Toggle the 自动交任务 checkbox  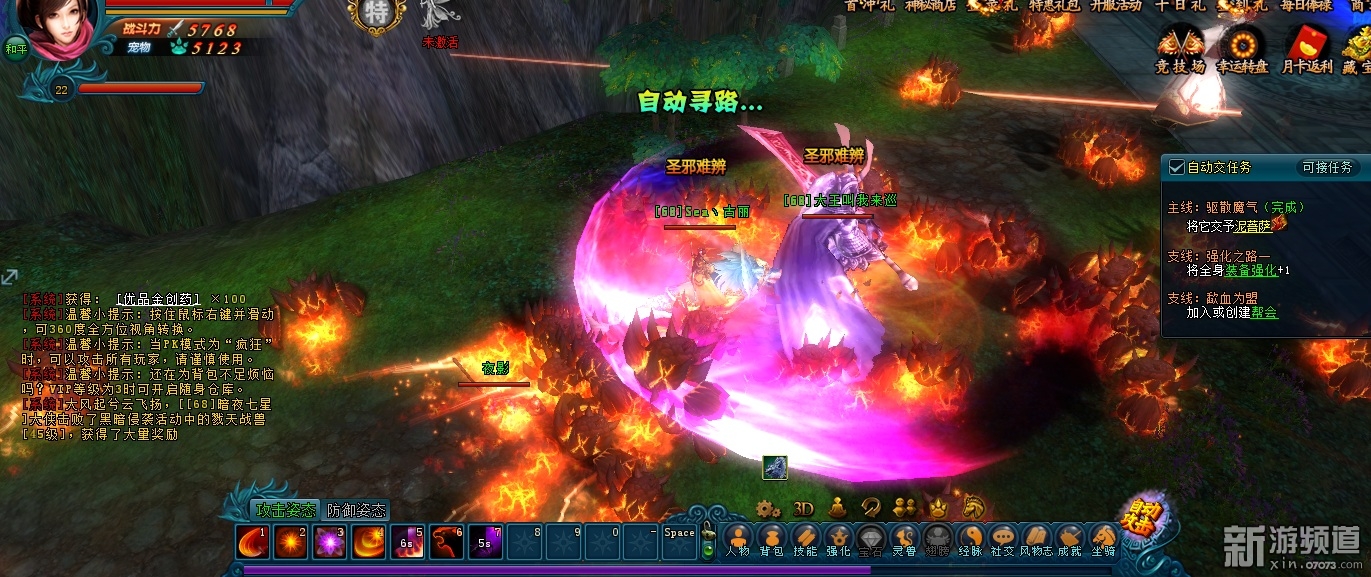[1177, 167]
